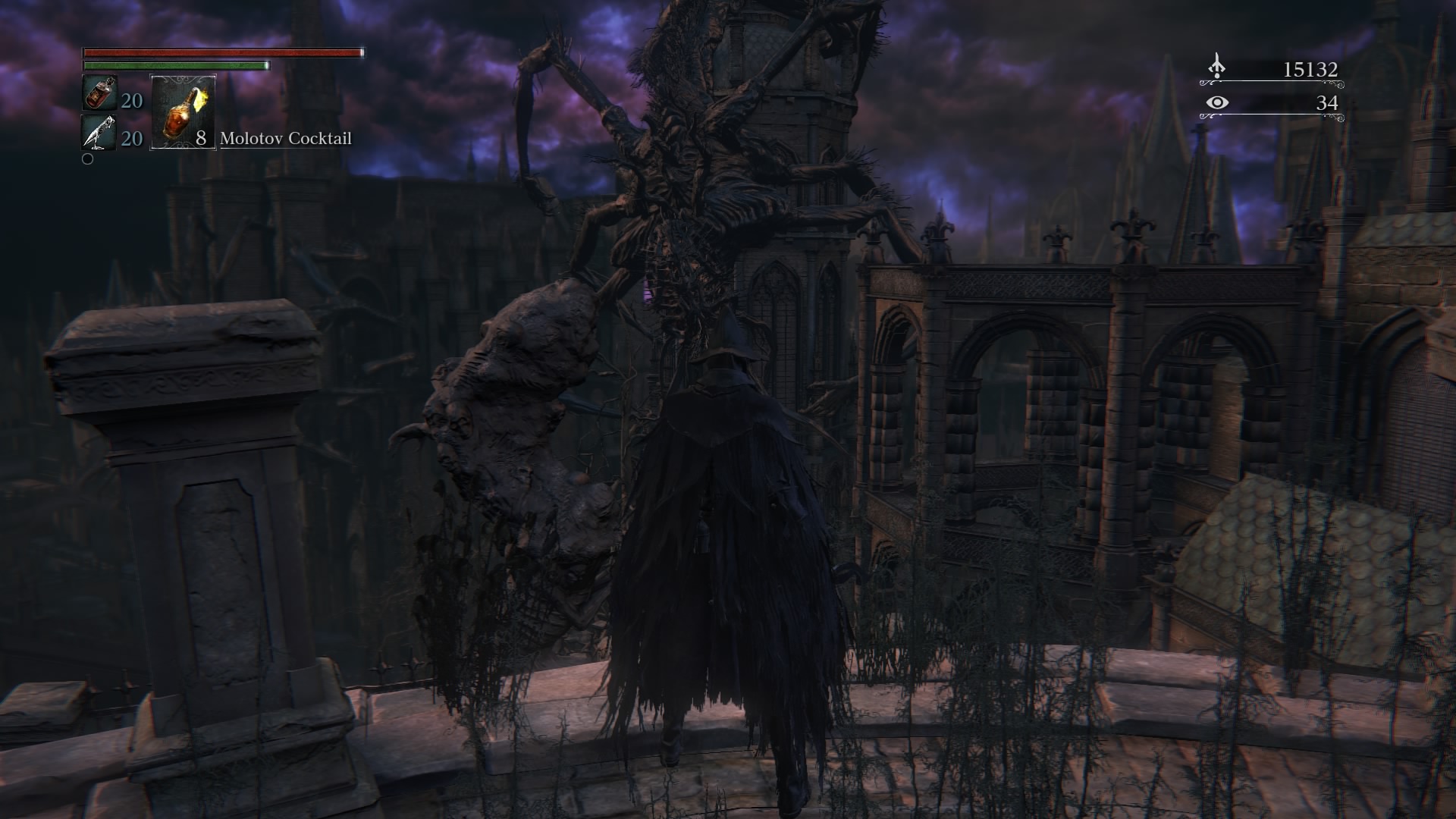Select the Quicksilver Bullet icon
This screenshot has width=1456, height=819.
(x=99, y=133)
